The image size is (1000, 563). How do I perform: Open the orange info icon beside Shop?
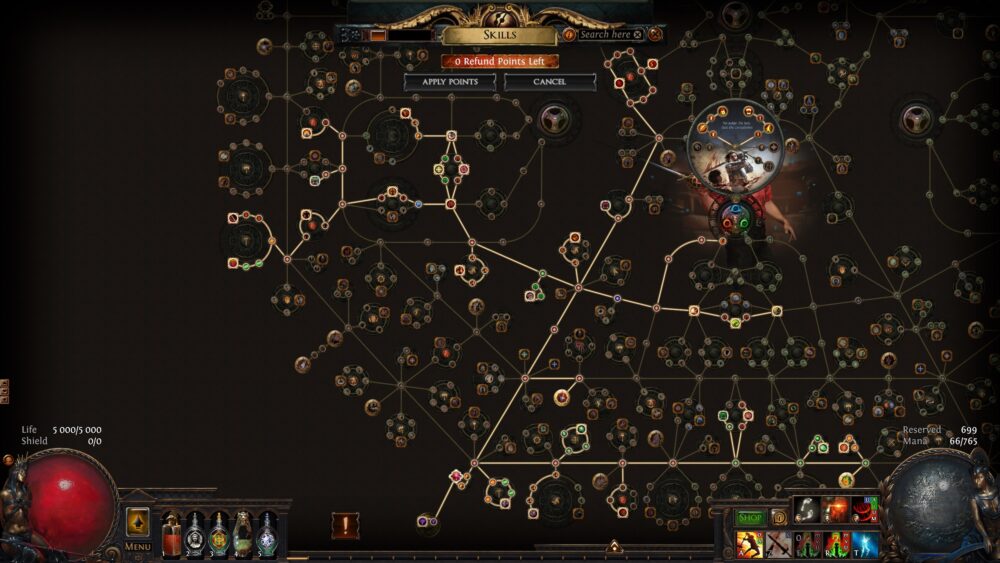(x=778, y=517)
